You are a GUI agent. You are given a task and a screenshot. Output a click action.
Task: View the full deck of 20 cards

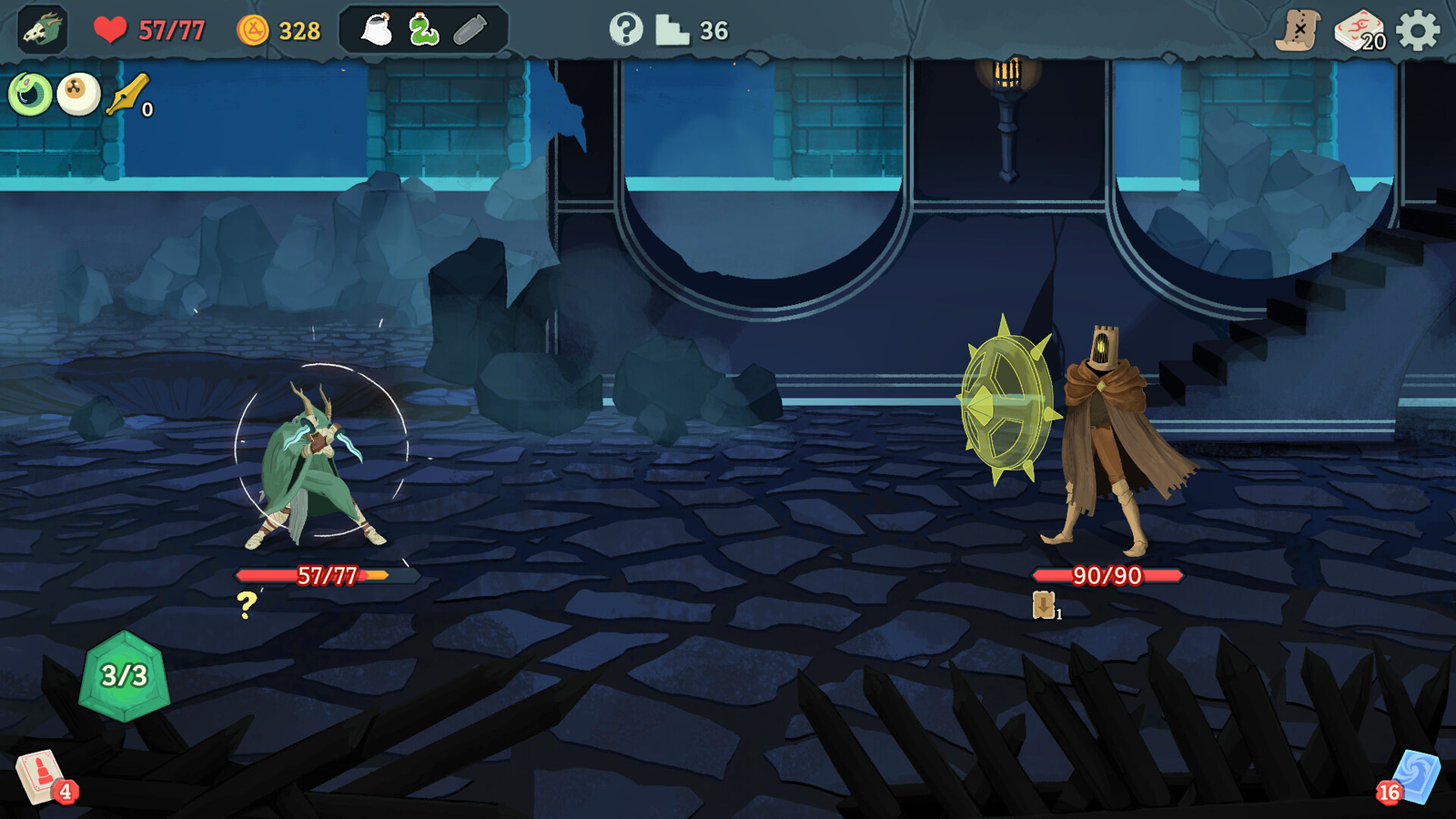coord(1360,31)
